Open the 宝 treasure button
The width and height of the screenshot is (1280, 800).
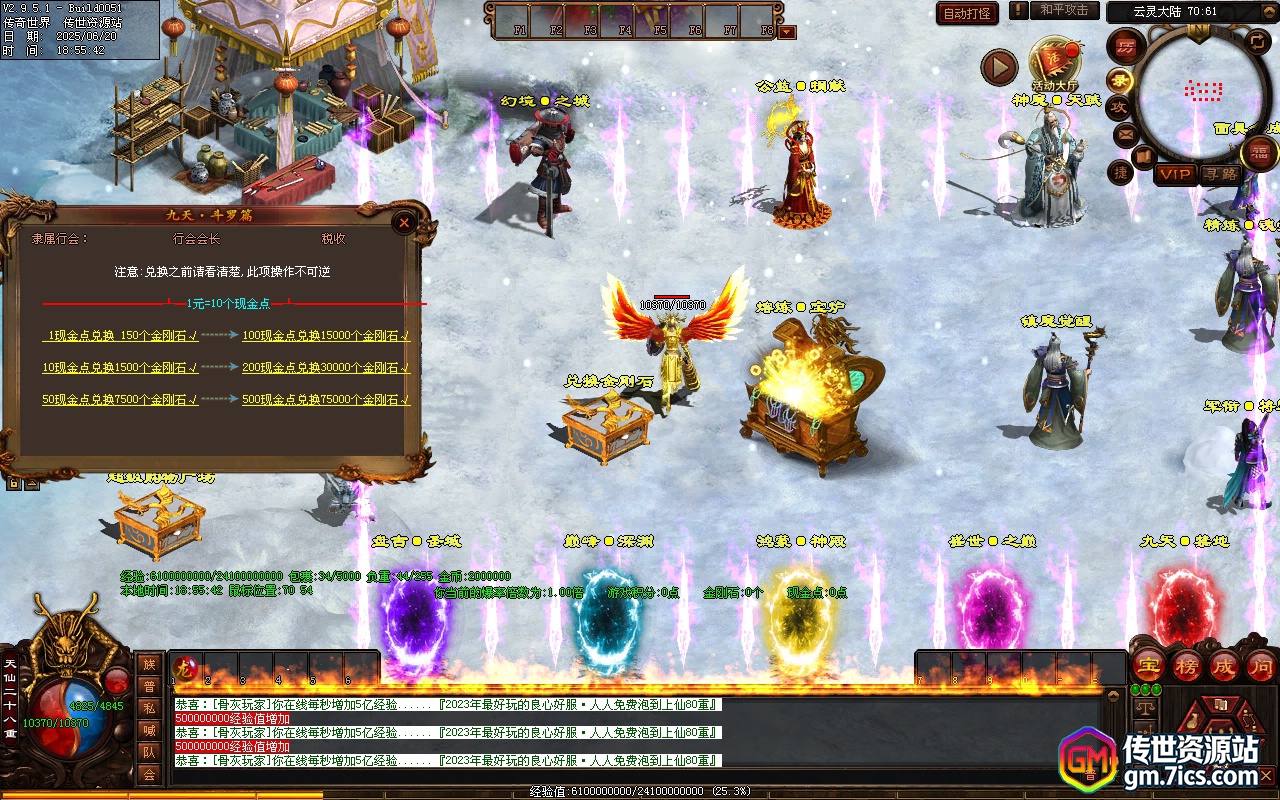1148,666
